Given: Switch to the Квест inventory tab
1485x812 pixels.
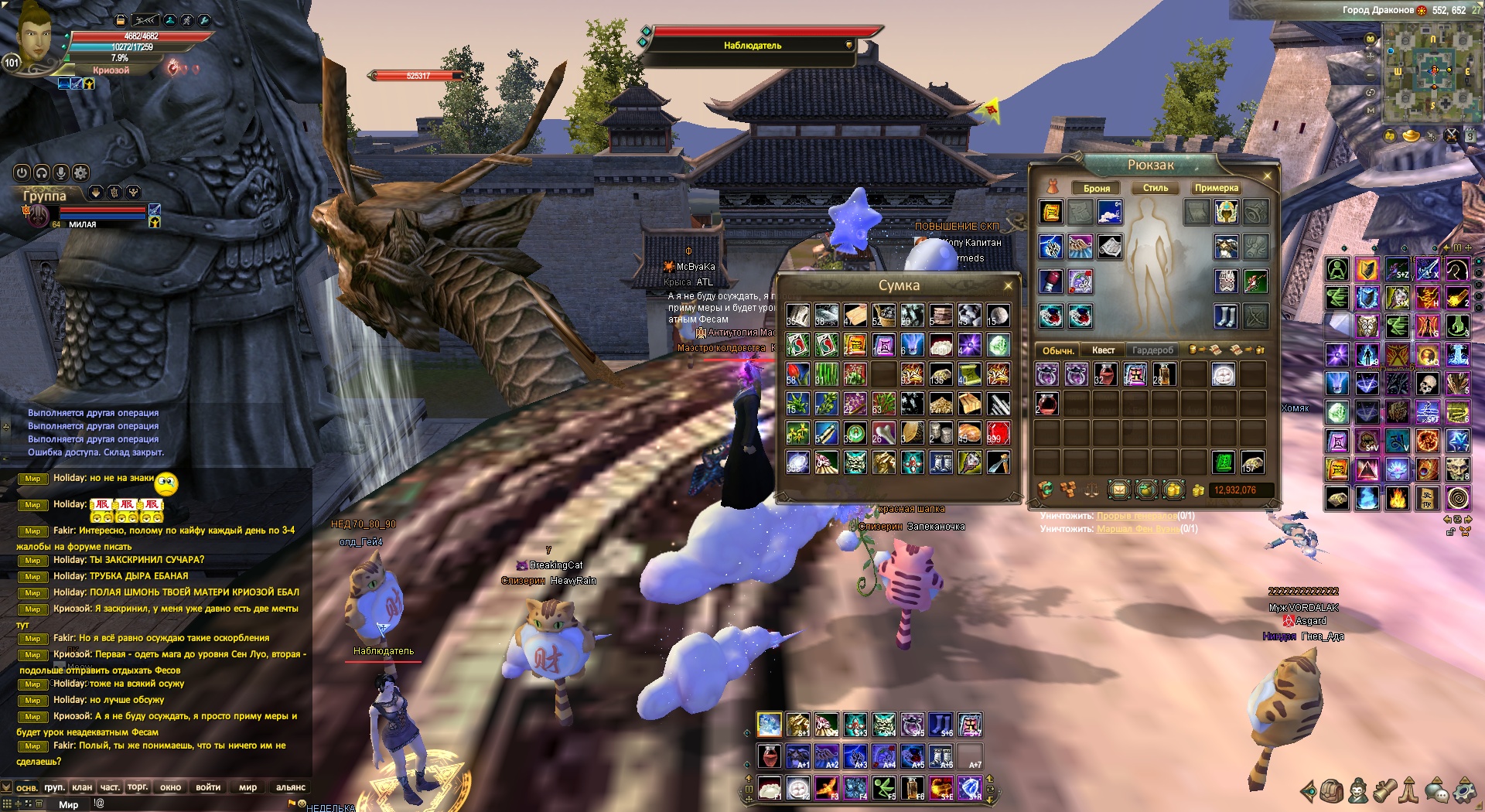Looking at the screenshot, I should click(1103, 350).
